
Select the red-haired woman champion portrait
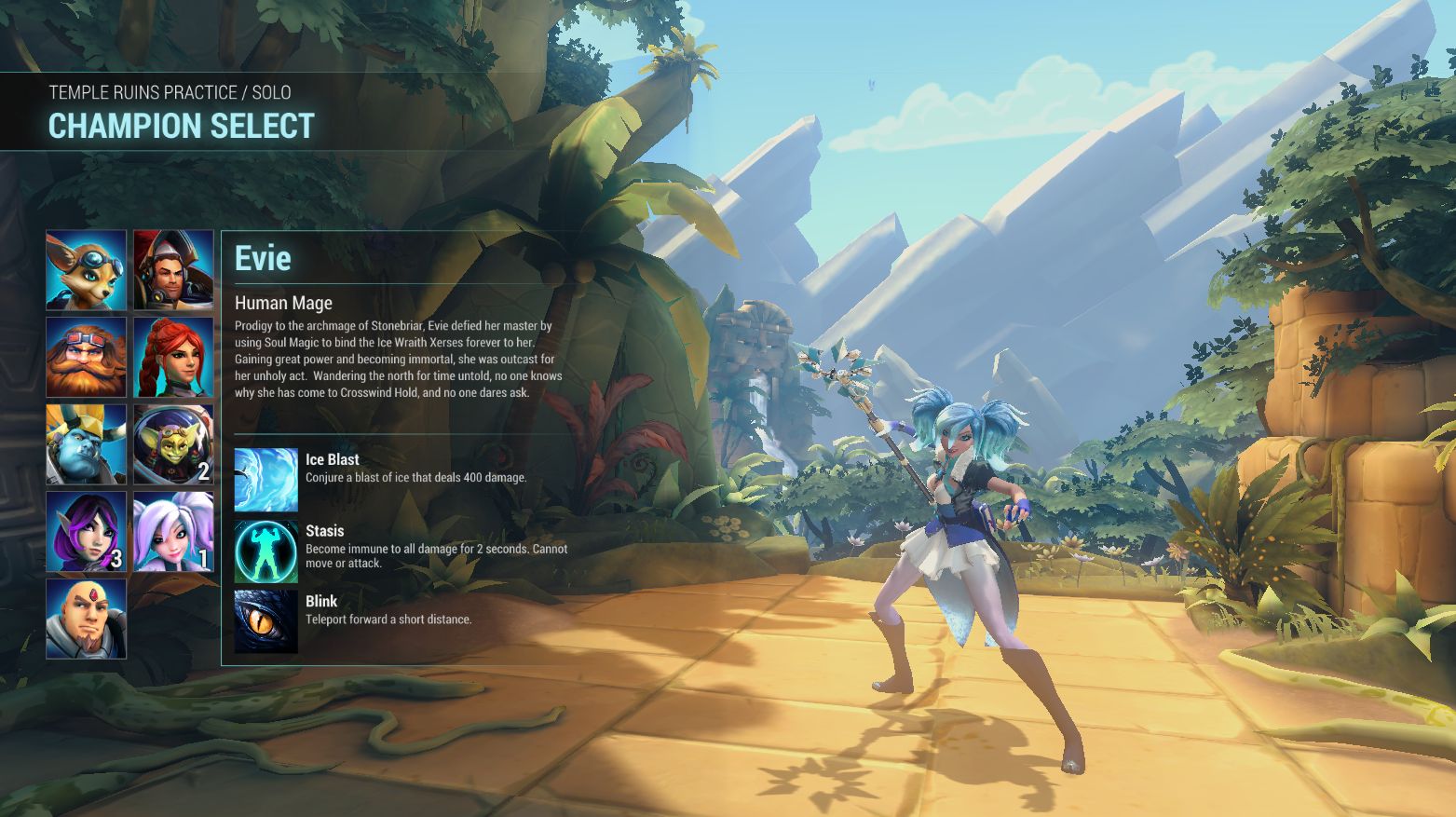[173, 358]
